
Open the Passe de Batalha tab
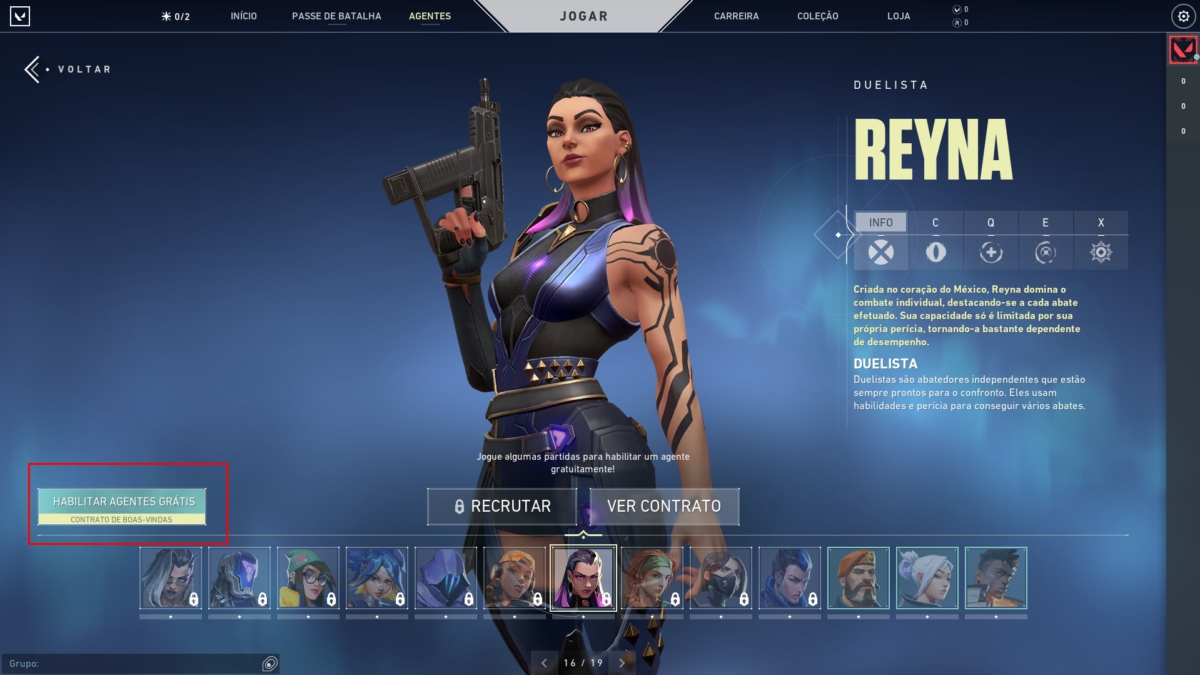[336, 16]
